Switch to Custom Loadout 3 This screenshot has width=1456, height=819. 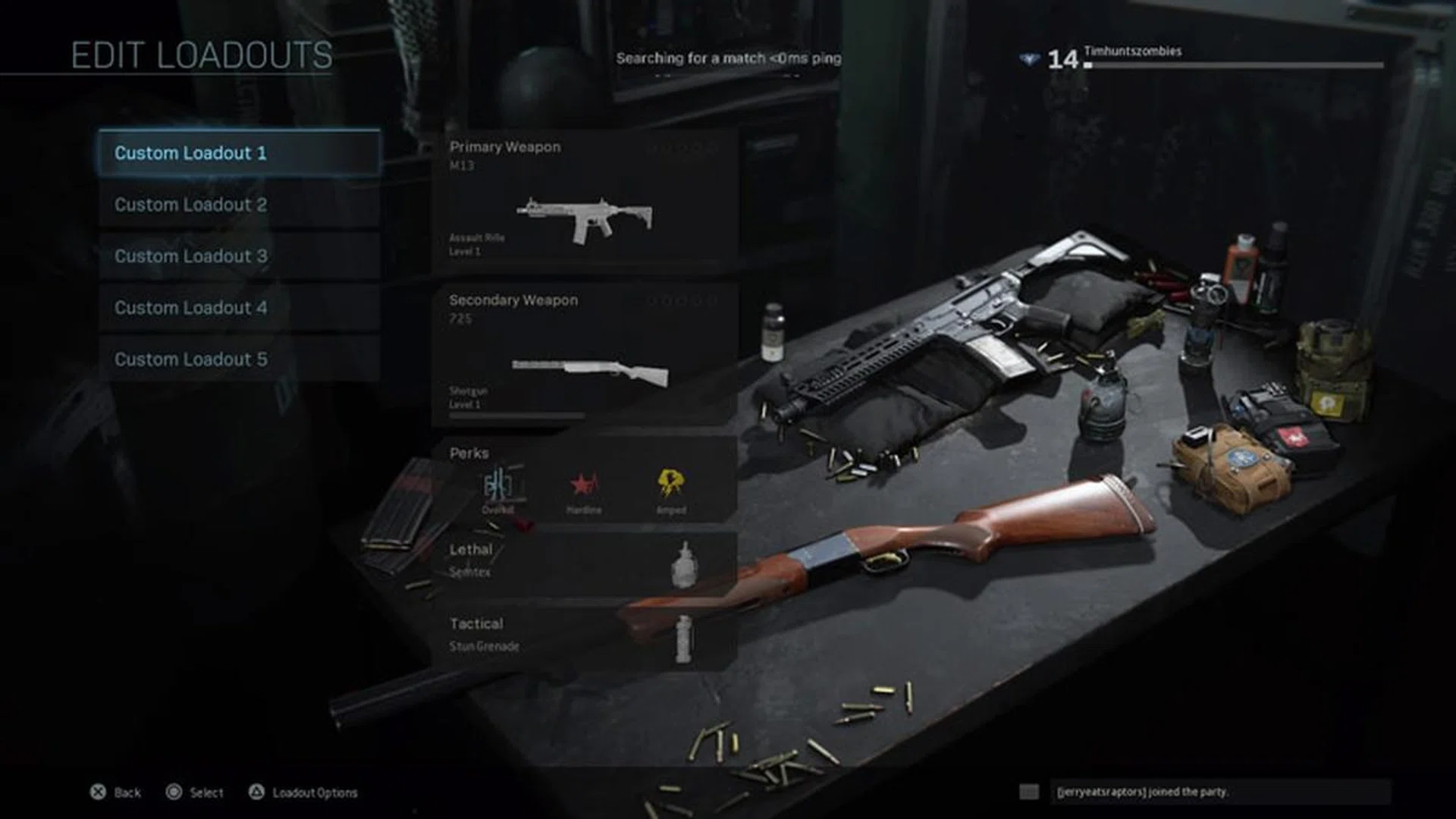click(x=240, y=256)
